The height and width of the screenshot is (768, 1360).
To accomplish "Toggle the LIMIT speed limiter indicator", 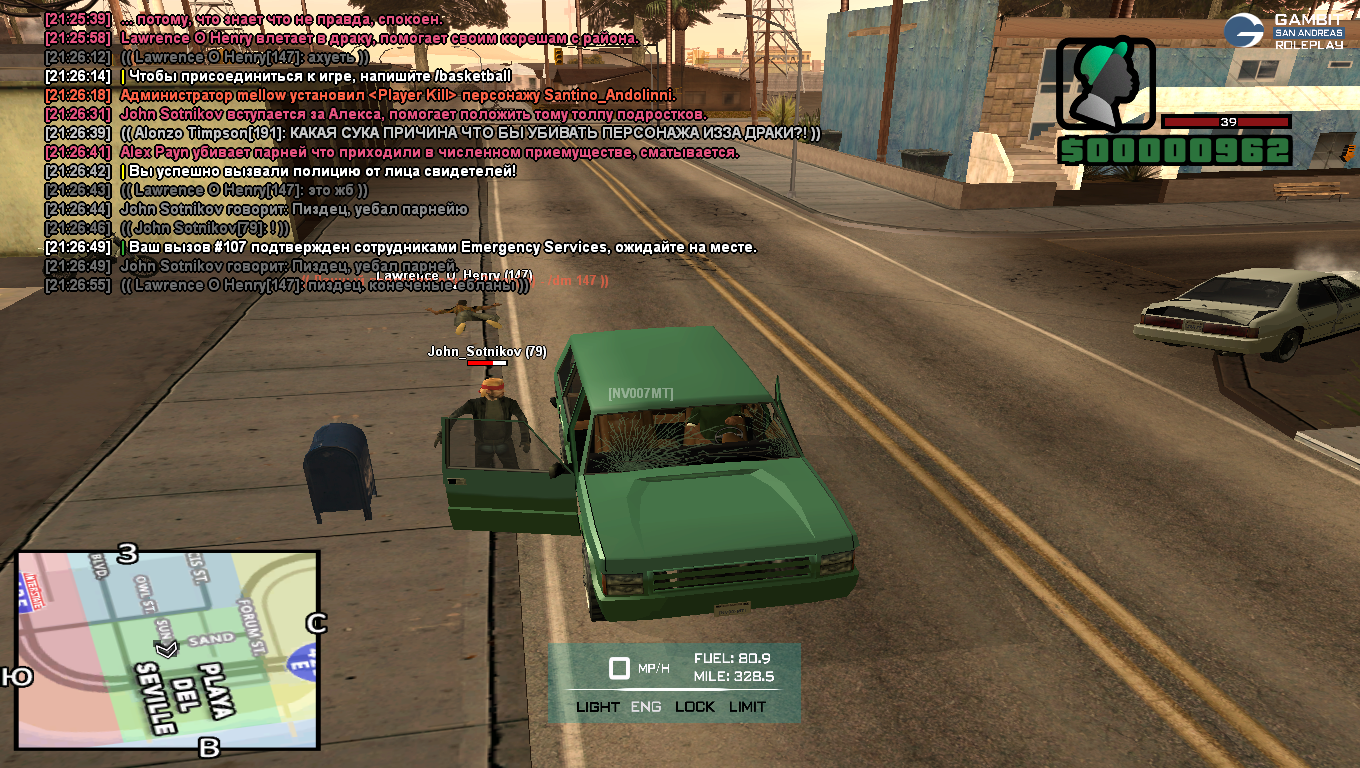I will point(747,707).
